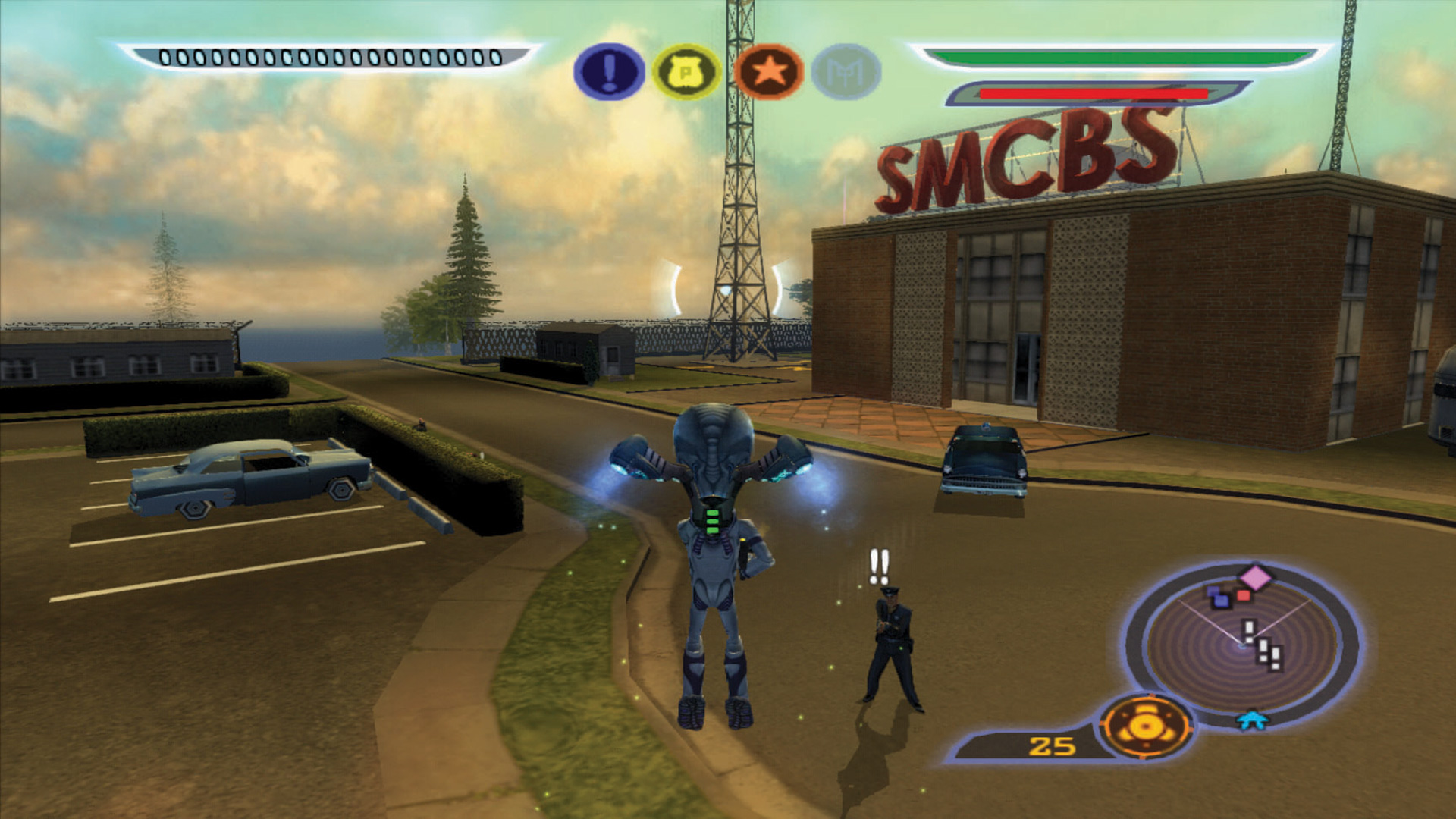Click the red enemy blip on the radar
Viewport: 1456px width, 819px height.
(x=1242, y=595)
